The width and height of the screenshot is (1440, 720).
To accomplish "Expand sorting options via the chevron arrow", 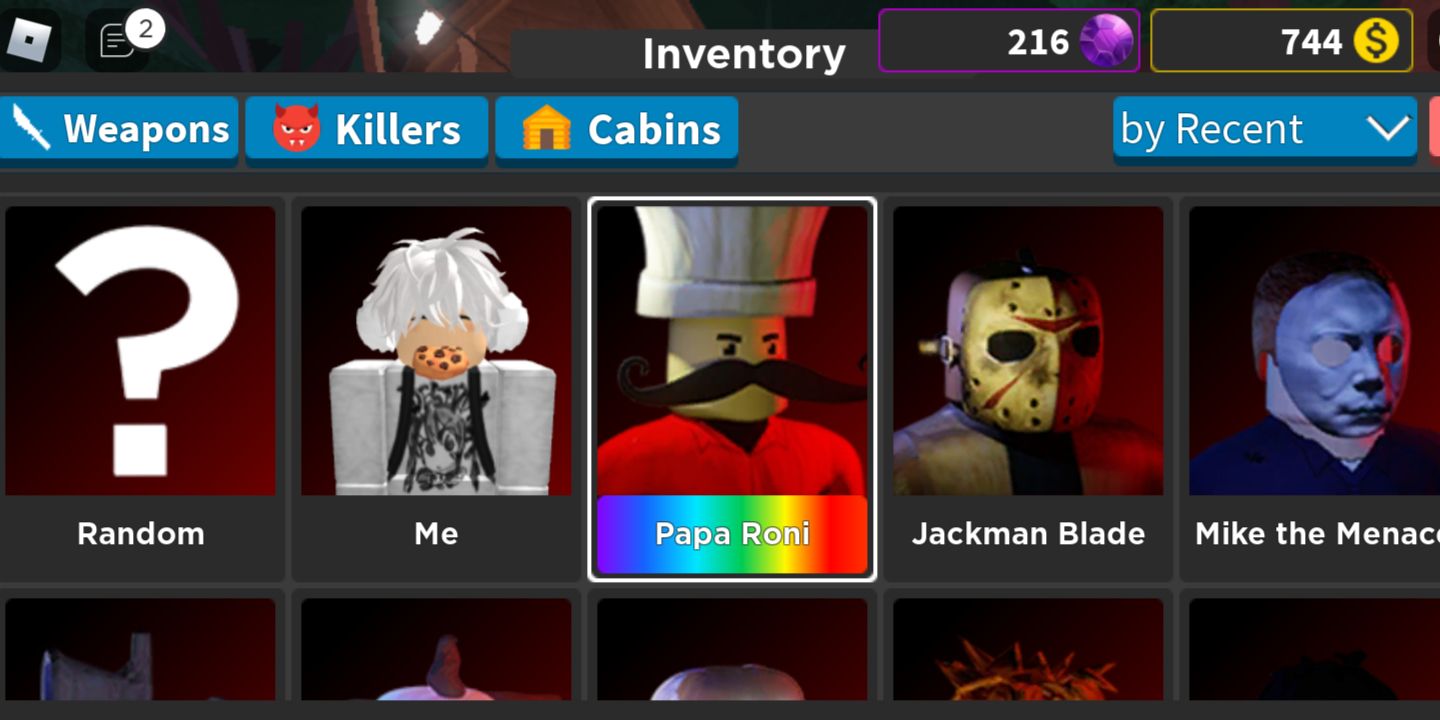I will coord(1386,128).
